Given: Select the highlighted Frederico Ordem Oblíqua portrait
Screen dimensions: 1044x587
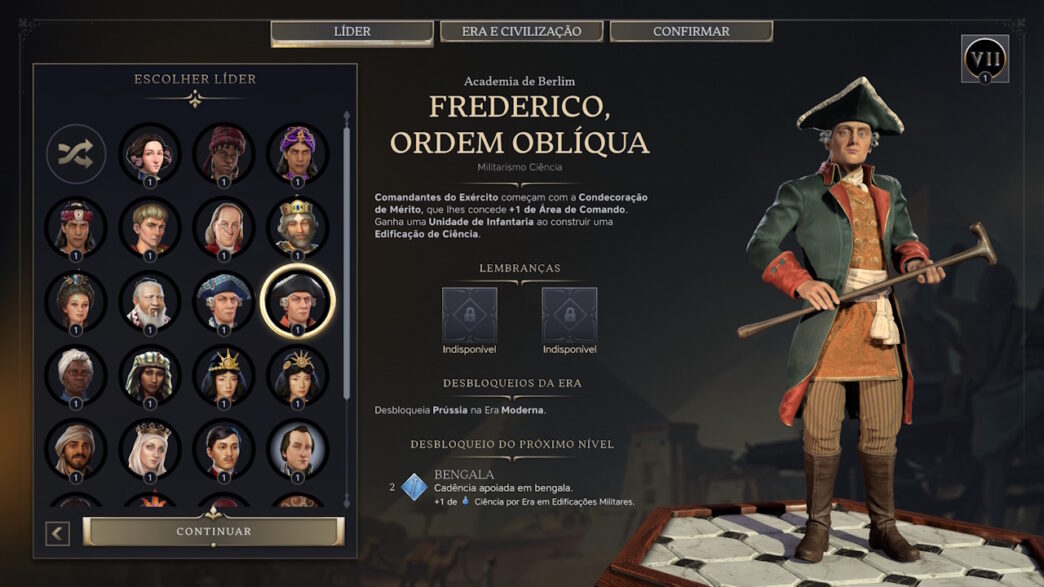Looking at the screenshot, I should [297, 301].
